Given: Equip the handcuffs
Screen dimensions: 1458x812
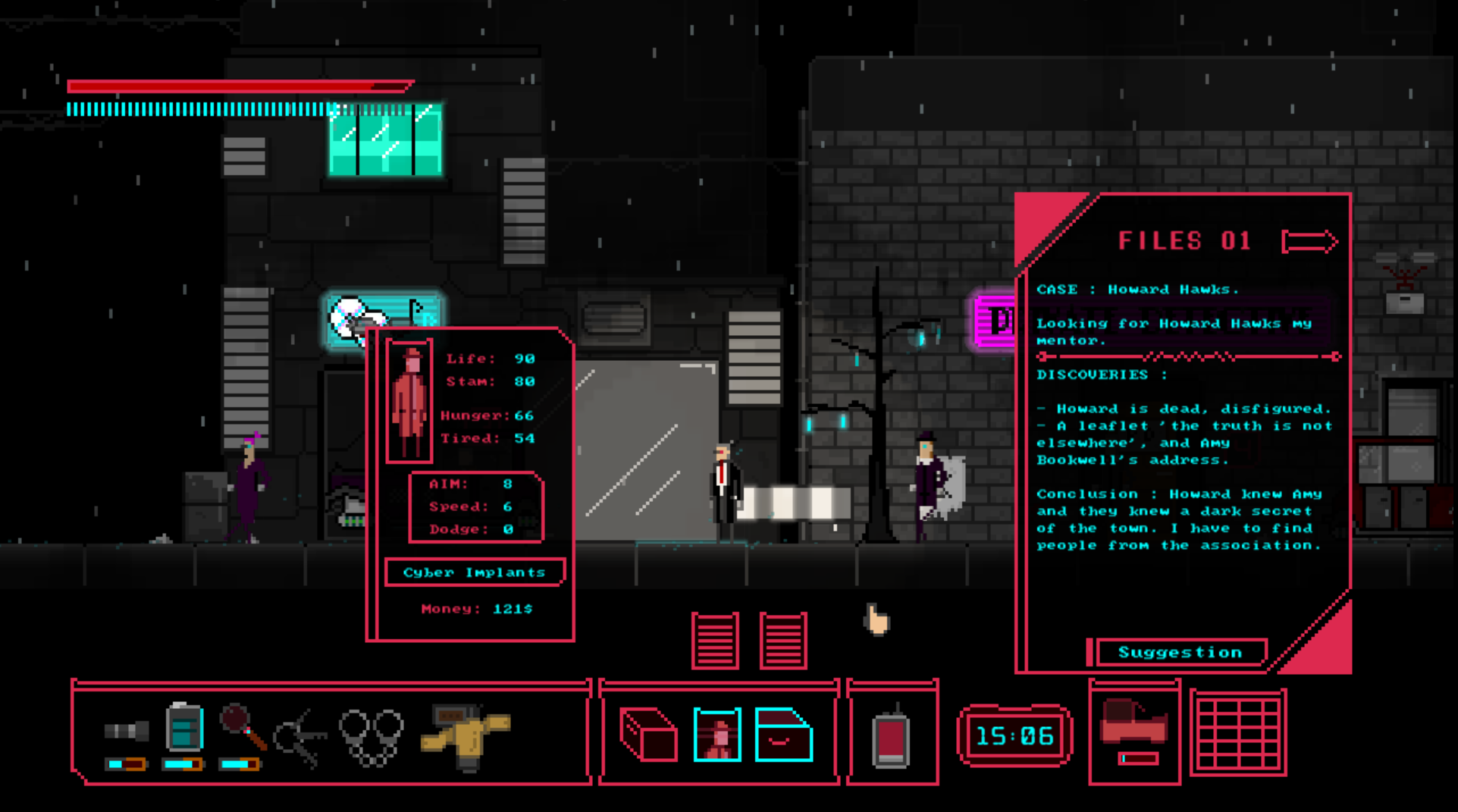Looking at the screenshot, I should [x=371, y=735].
